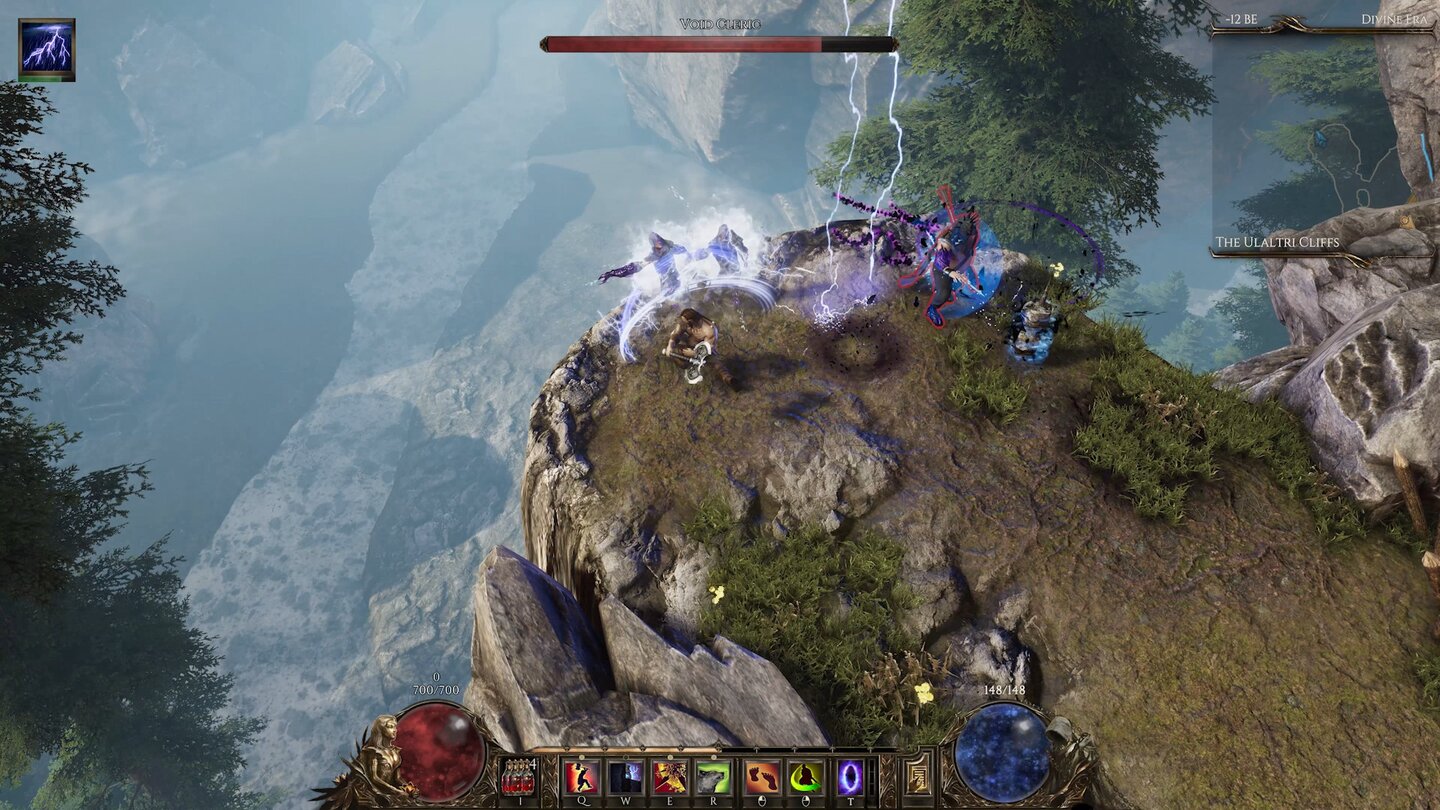Activate the green whirlwind skill icon
Image resolution: width=1440 pixels, height=810 pixels.
click(x=805, y=776)
